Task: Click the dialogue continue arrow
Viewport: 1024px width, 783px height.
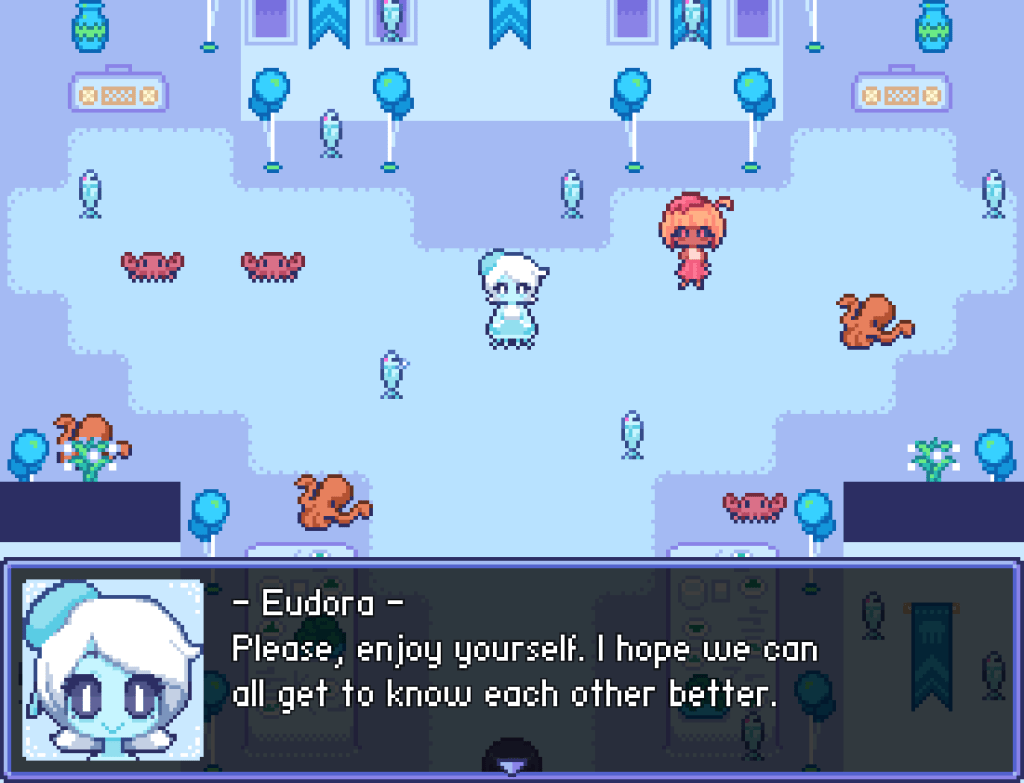Action: point(512,766)
